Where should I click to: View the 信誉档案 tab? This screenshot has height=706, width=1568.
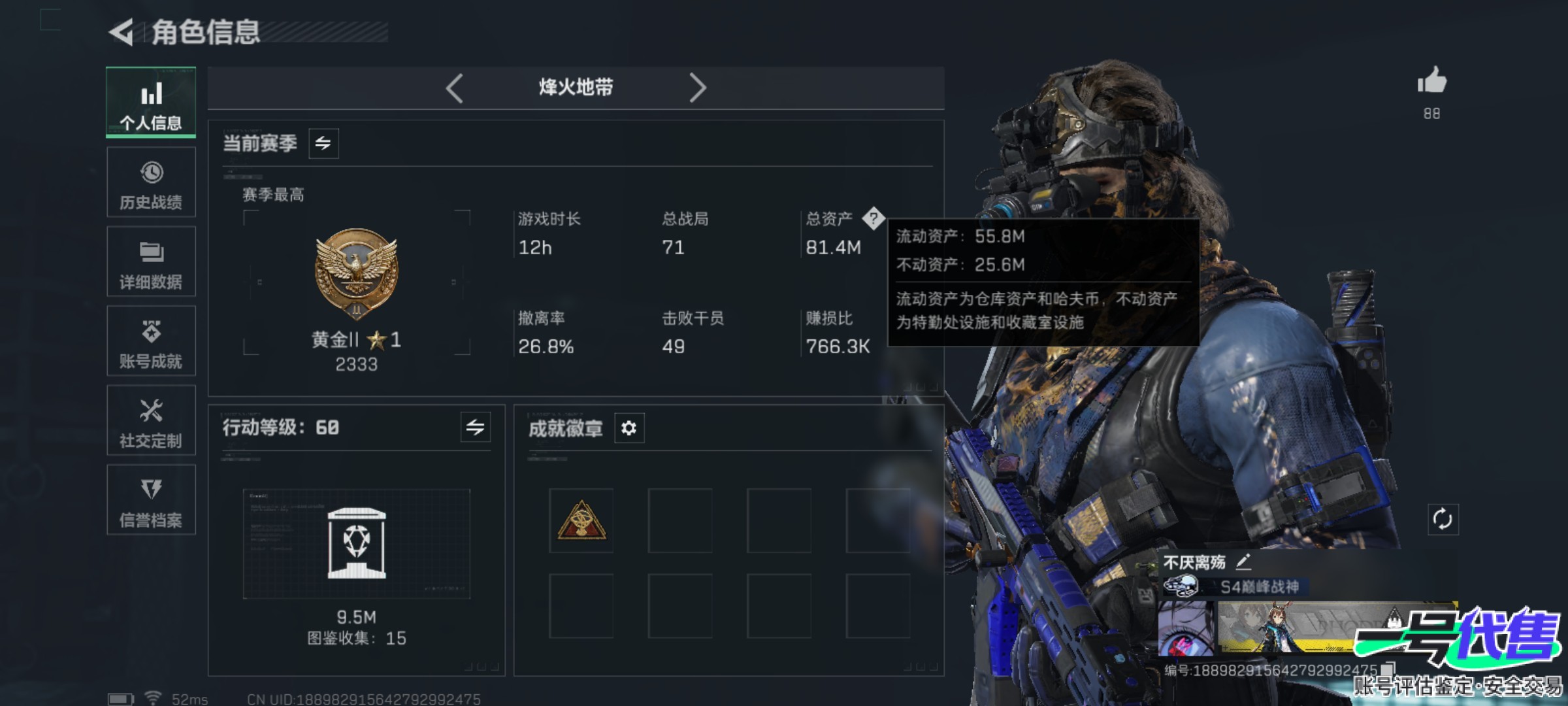tap(151, 500)
